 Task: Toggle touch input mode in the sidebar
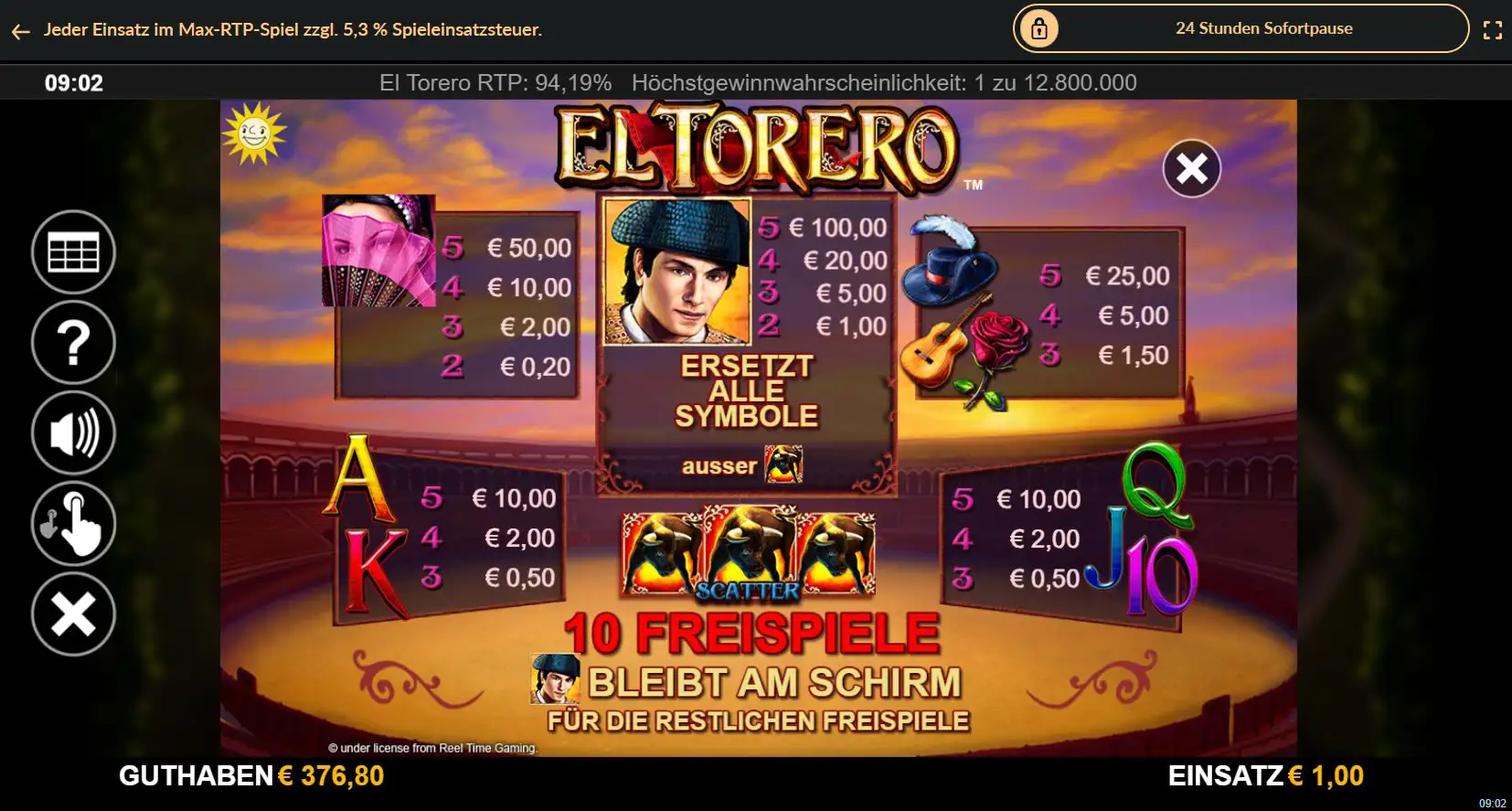tap(73, 523)
